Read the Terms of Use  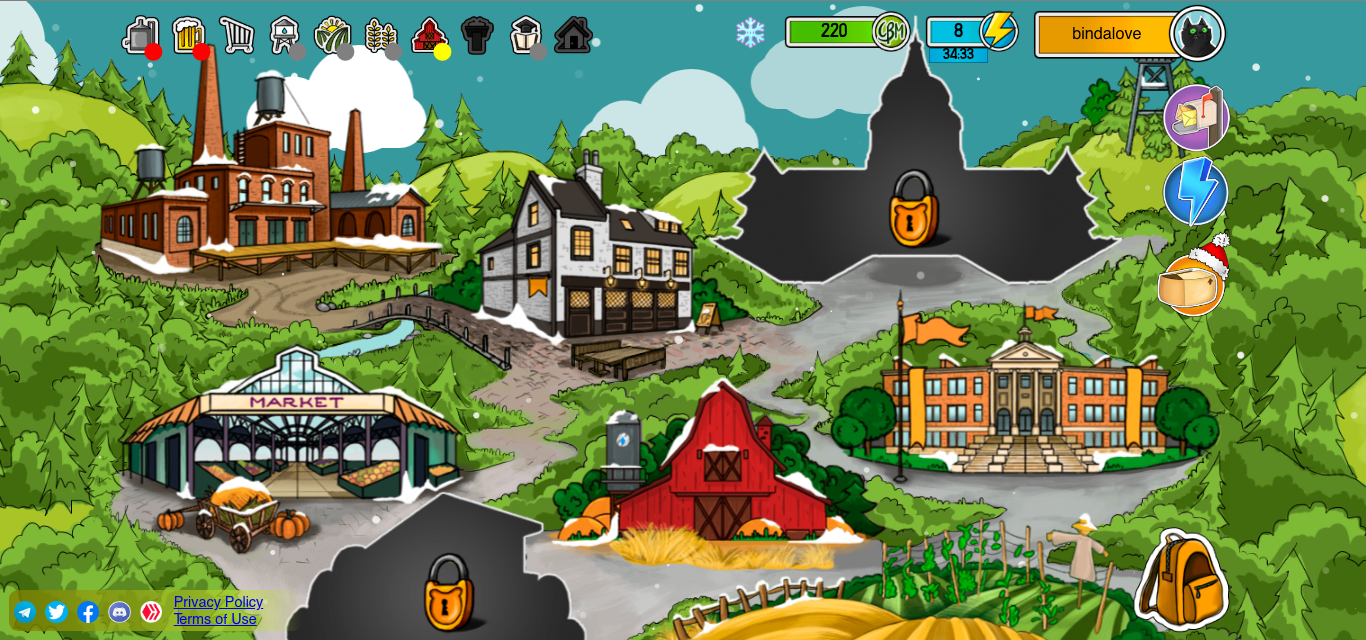[x=215, y=619]
